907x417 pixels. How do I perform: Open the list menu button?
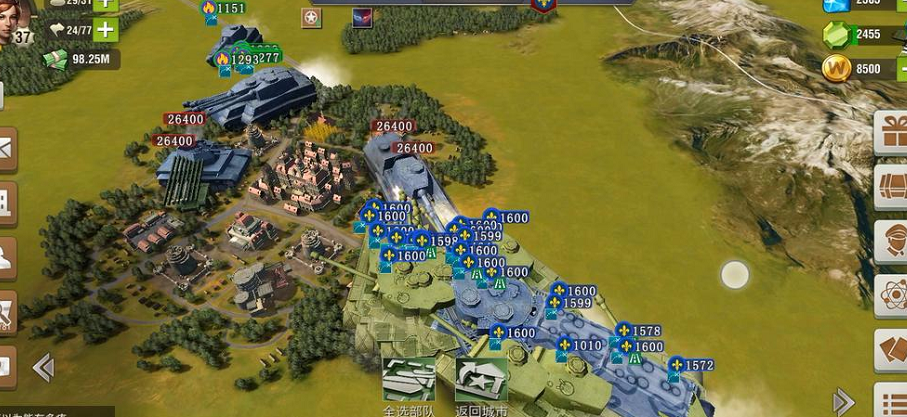pyautogui.click(x=890, y=400)
